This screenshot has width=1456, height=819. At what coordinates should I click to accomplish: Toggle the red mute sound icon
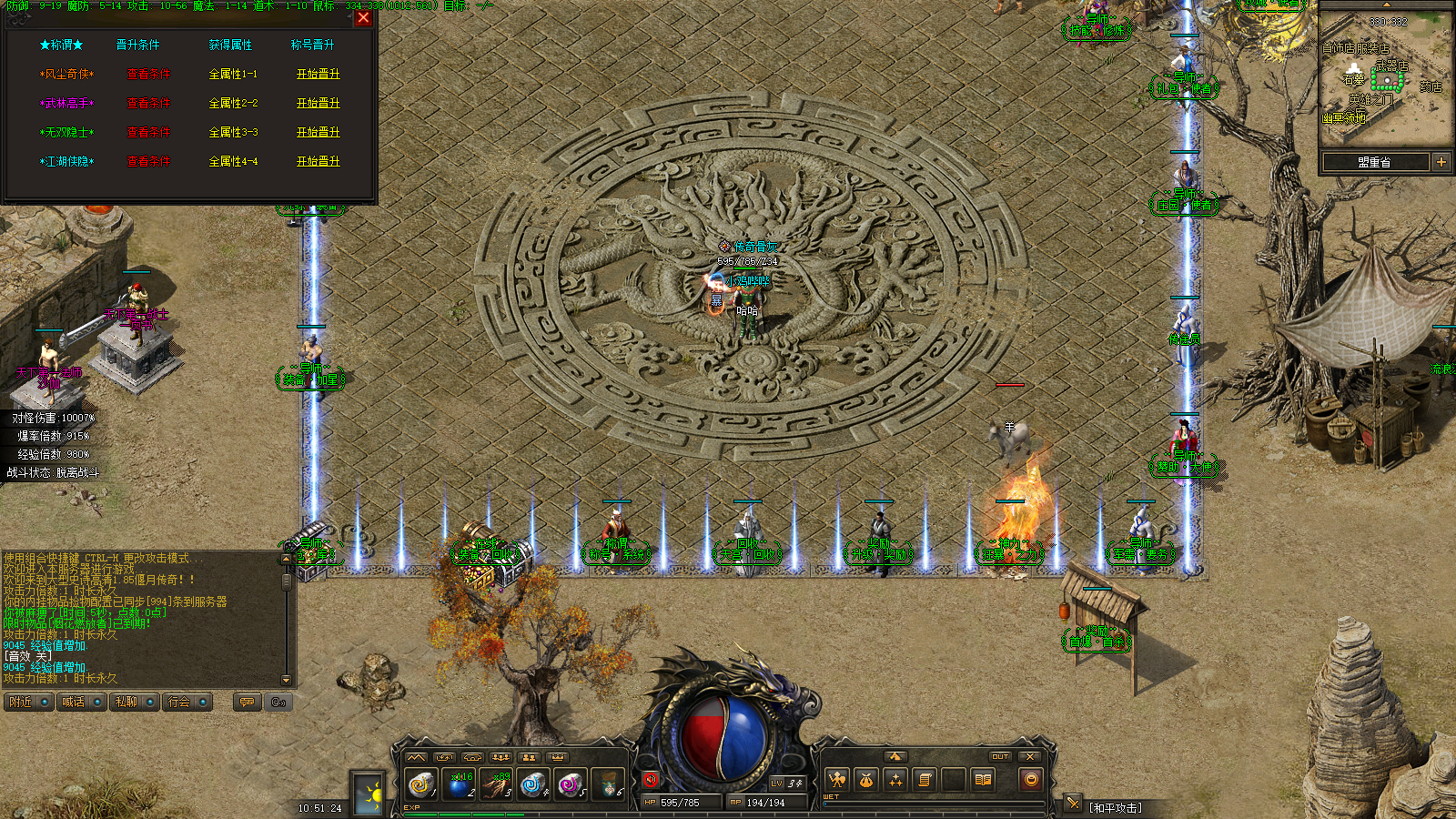(x=650, y=780)
